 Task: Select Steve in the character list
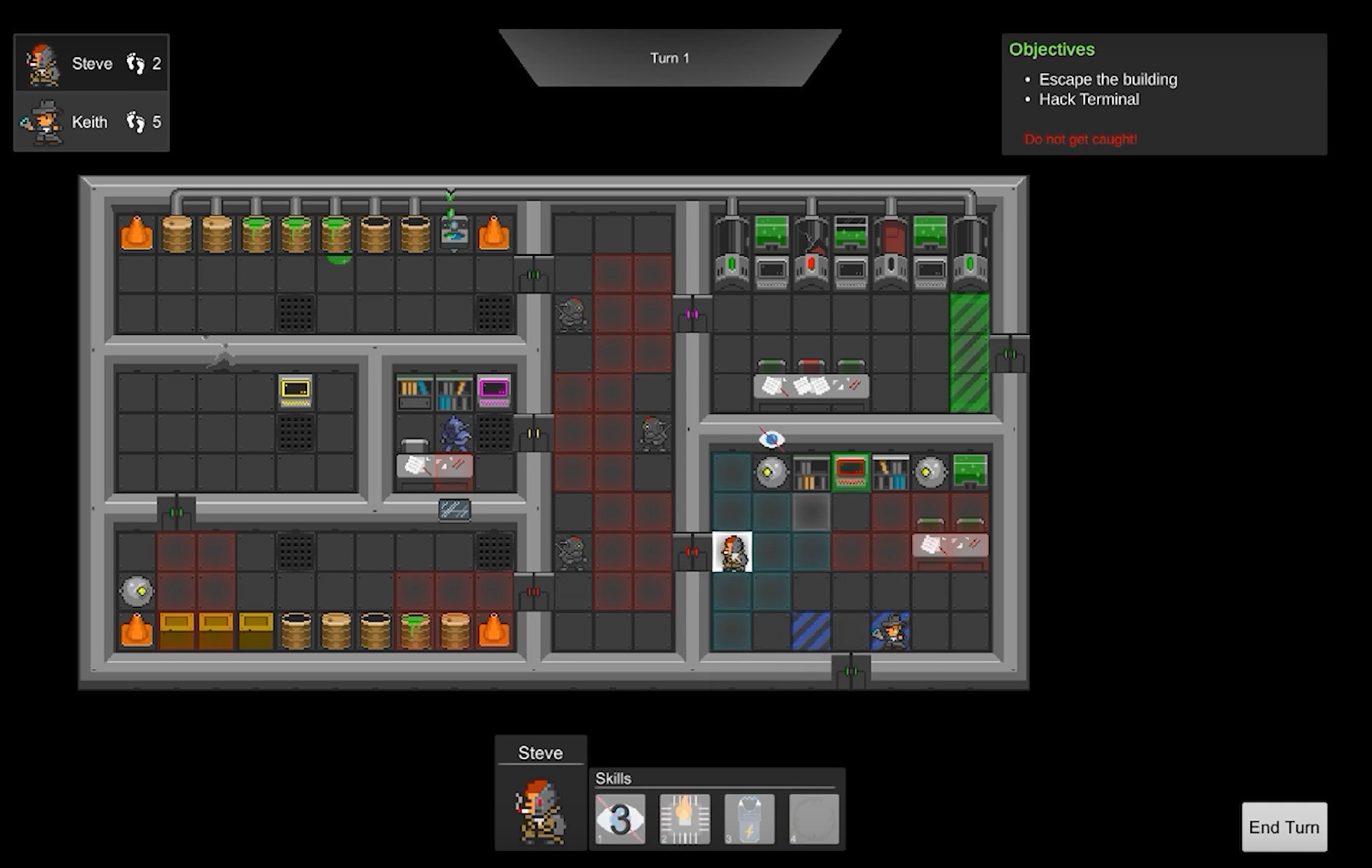coord(91,64)
